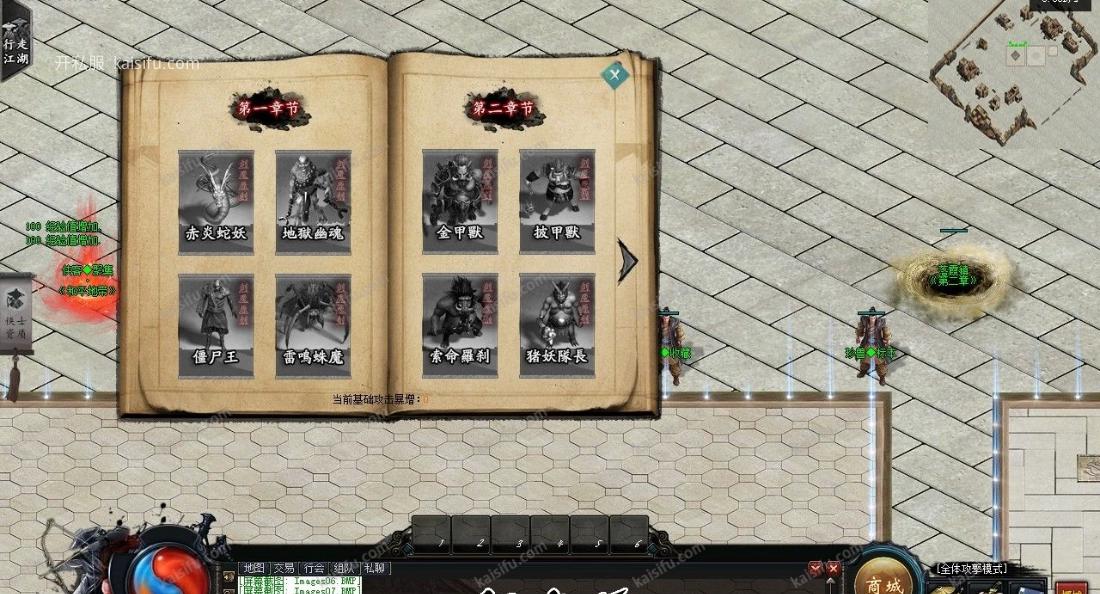Pick the 金甲兽 monster card
Image resolution: width=1100 pixels, height=594 pixels.
coord(460,202)
